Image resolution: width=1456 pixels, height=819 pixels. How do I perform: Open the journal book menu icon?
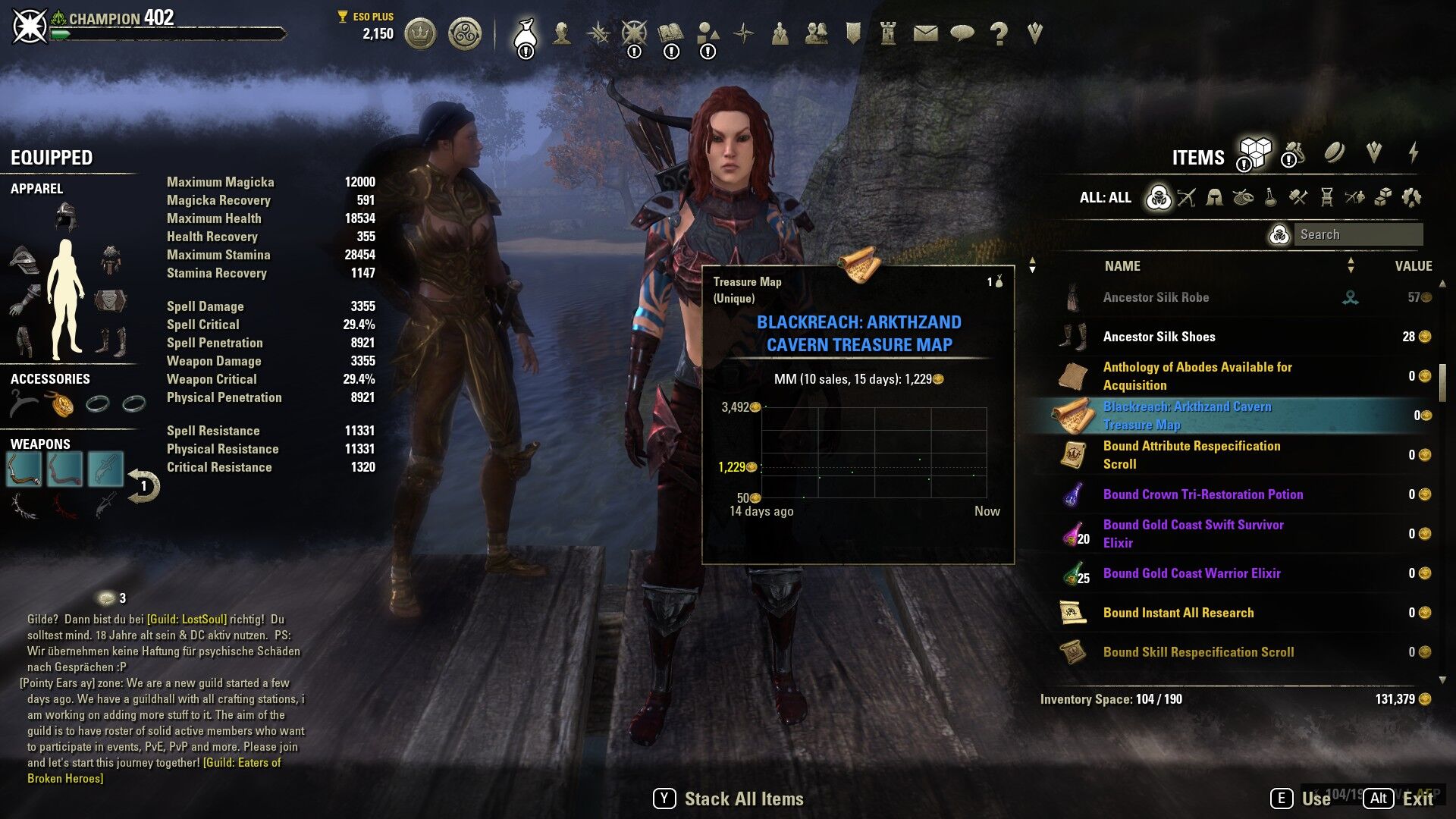tap(670, 33)
